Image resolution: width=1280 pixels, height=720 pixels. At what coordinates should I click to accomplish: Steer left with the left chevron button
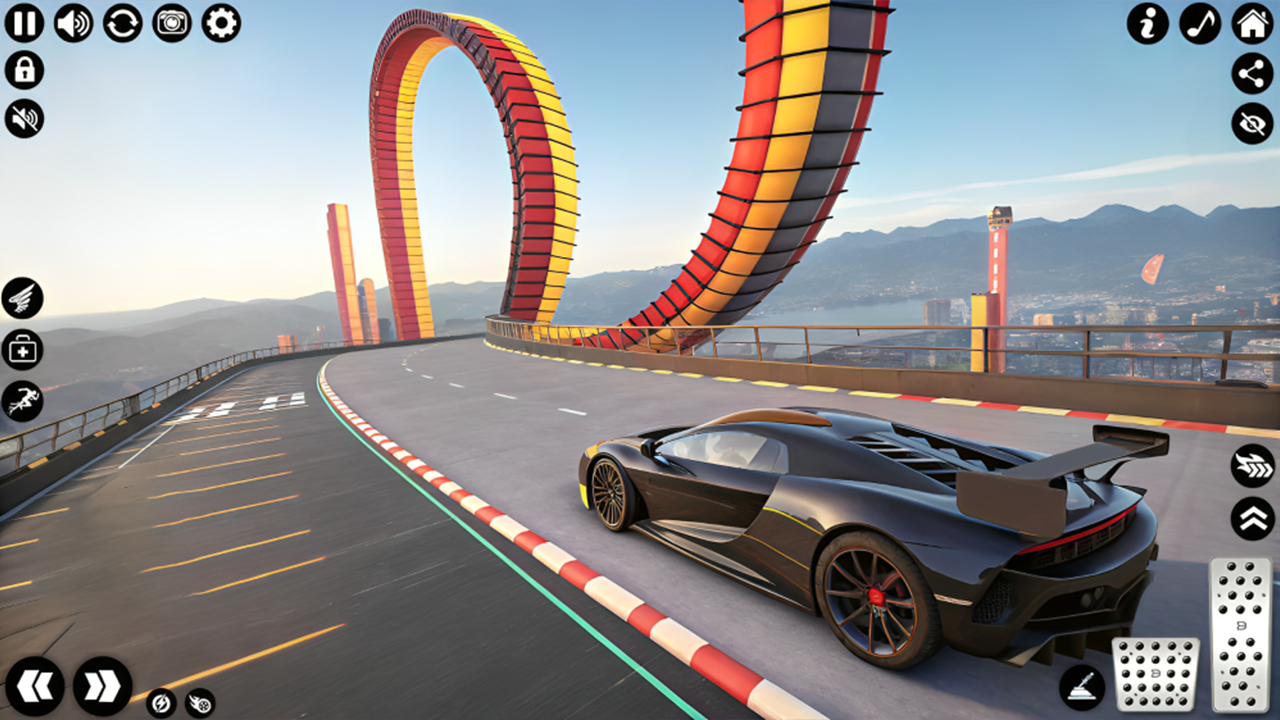pyautogui.click(x=35, y=686)
